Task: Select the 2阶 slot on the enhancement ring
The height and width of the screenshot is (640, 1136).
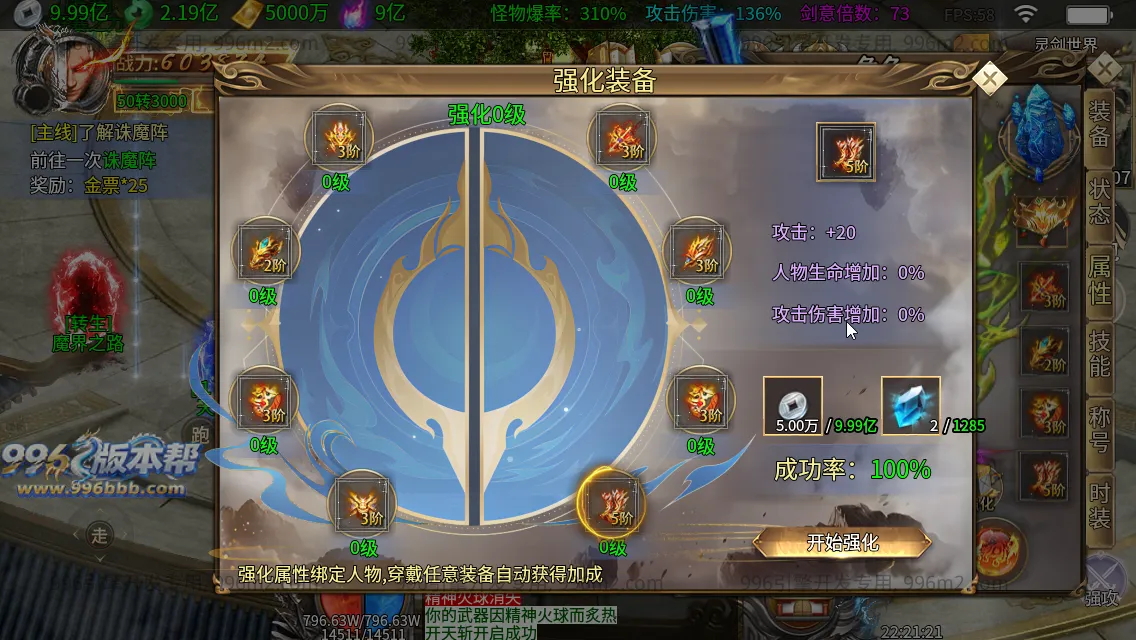Action: point(264,253)
